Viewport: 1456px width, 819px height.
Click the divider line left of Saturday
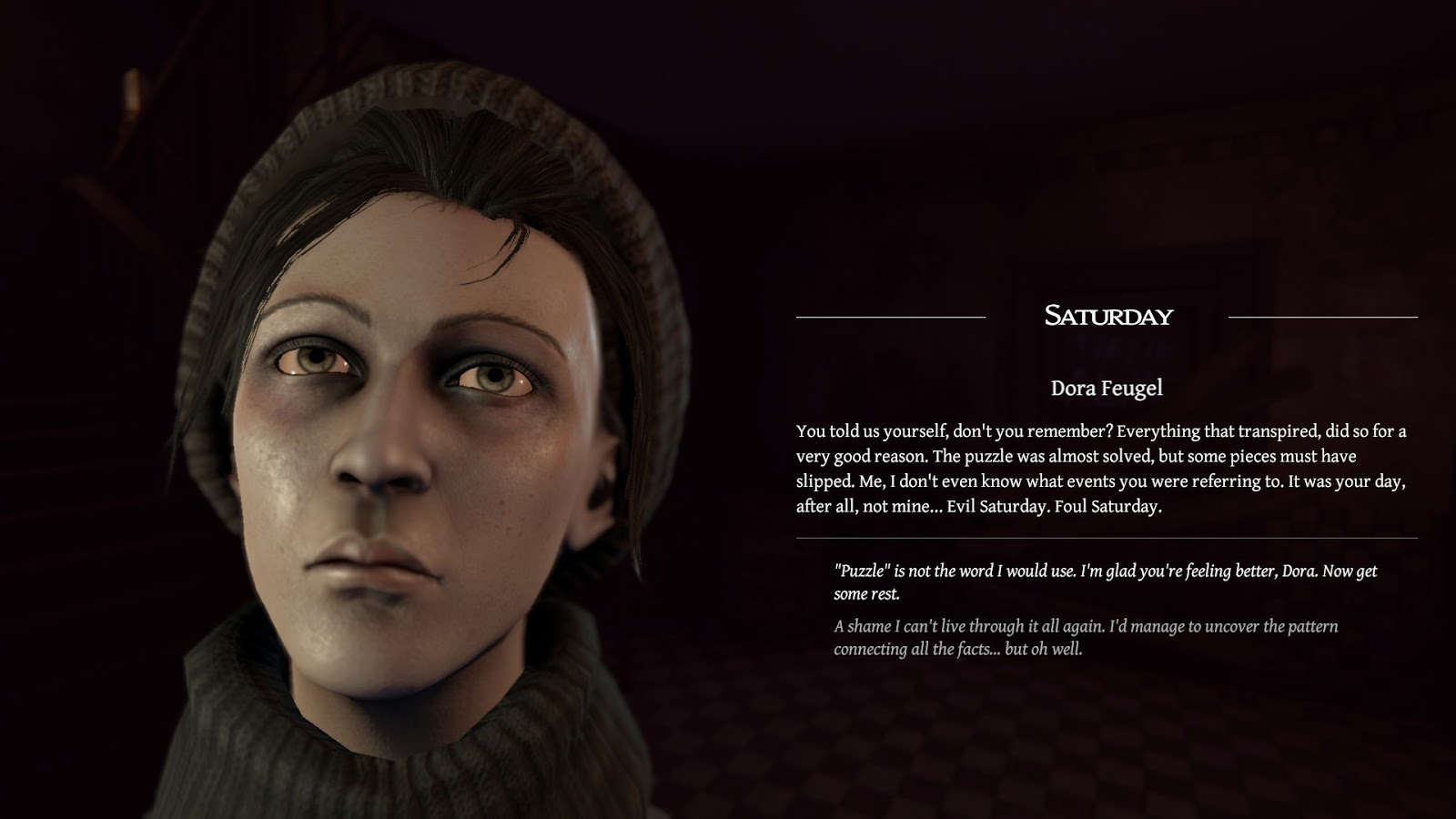(x=892, y=316)
